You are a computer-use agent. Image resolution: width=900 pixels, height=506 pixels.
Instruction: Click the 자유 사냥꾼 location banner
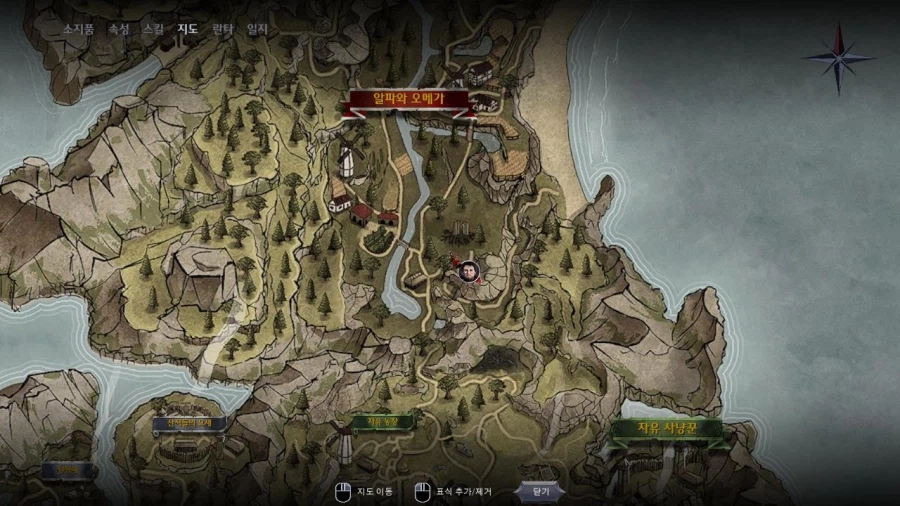coord(667,428)
